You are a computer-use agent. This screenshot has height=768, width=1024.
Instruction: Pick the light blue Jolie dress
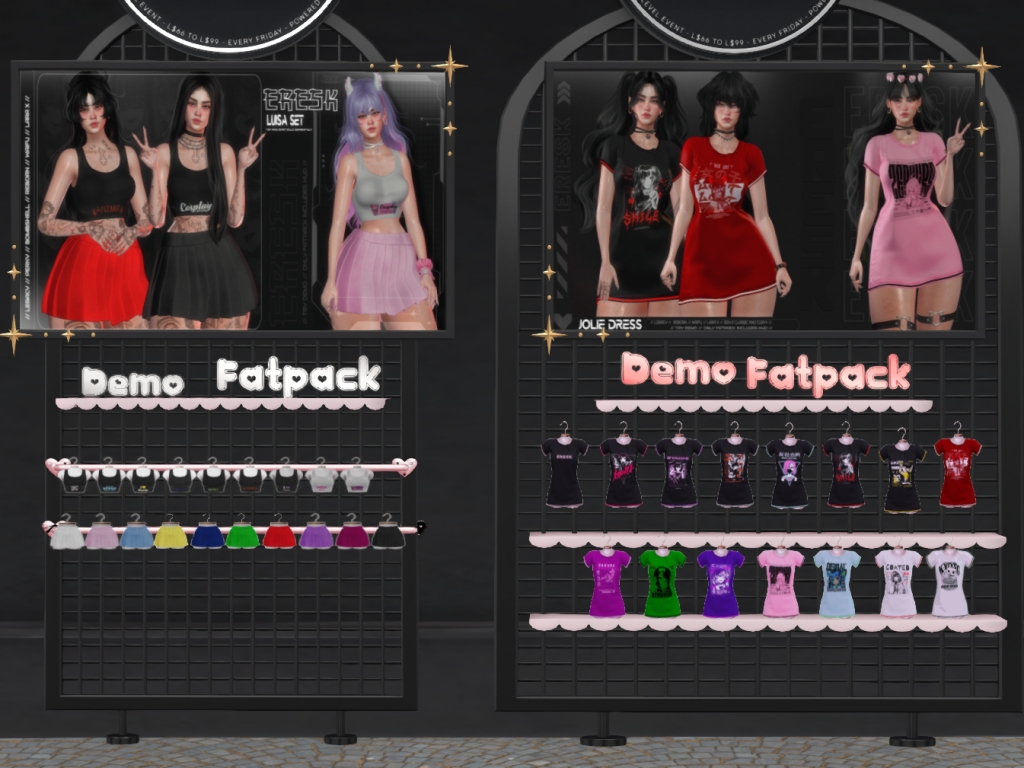pyautogui.click(x=836, y=582)
